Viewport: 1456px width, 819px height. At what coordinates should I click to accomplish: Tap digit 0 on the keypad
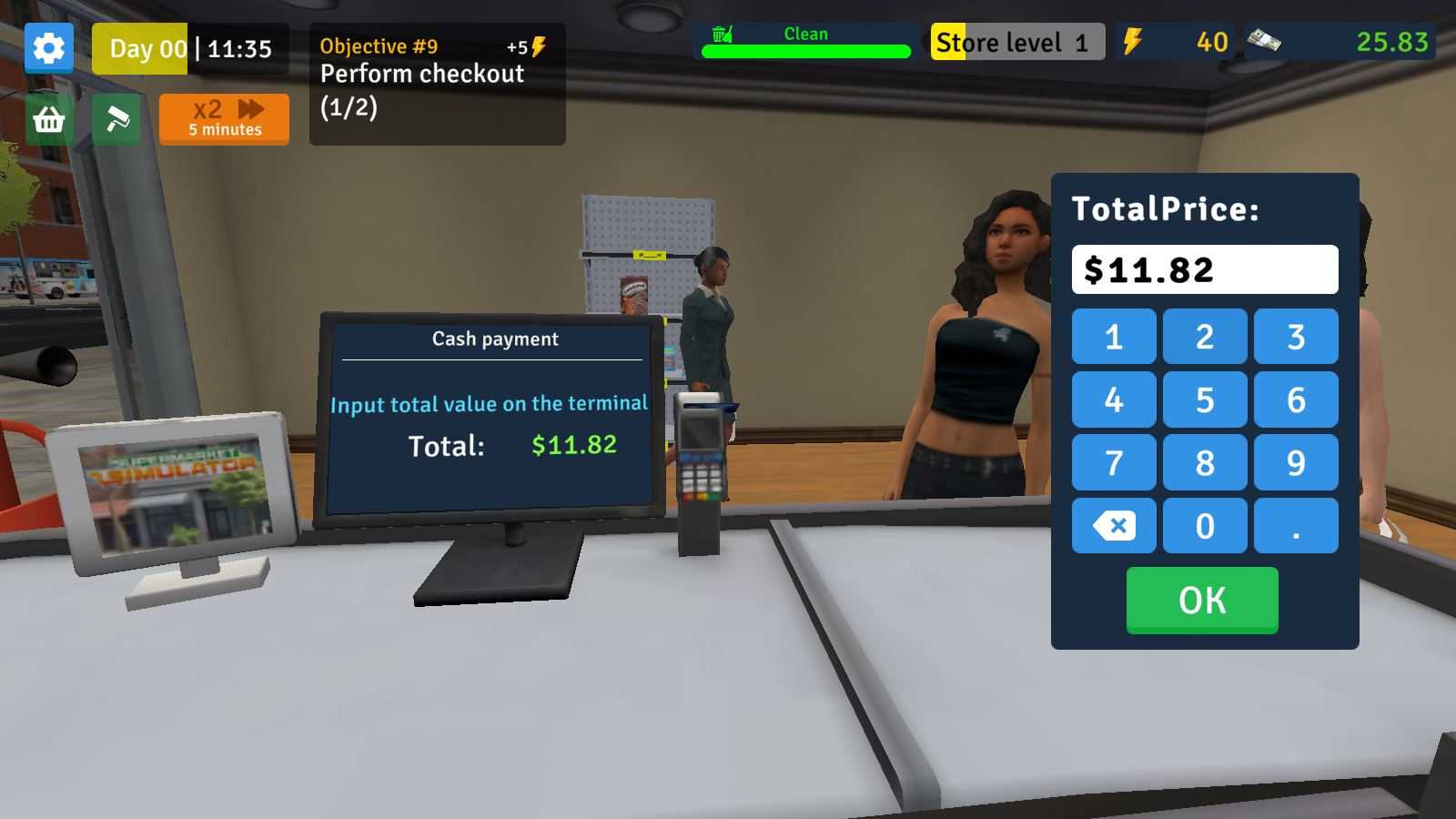pos(1205,525)
